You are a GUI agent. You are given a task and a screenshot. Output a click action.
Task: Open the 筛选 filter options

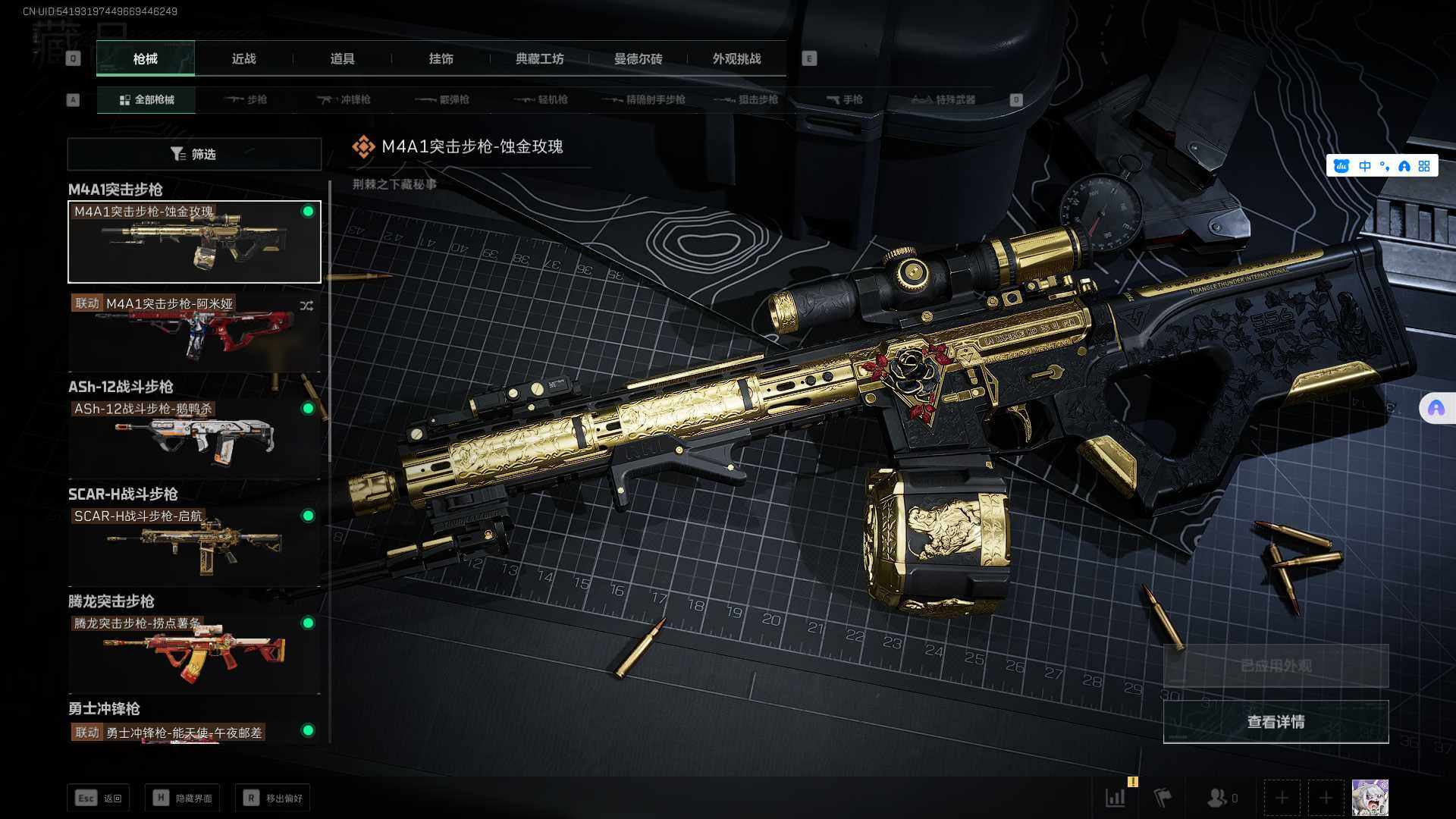pos(194,154)
